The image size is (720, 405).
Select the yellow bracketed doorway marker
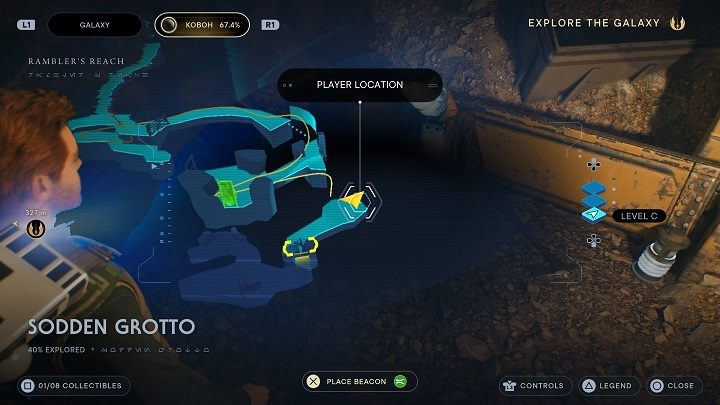click(299, 245)
